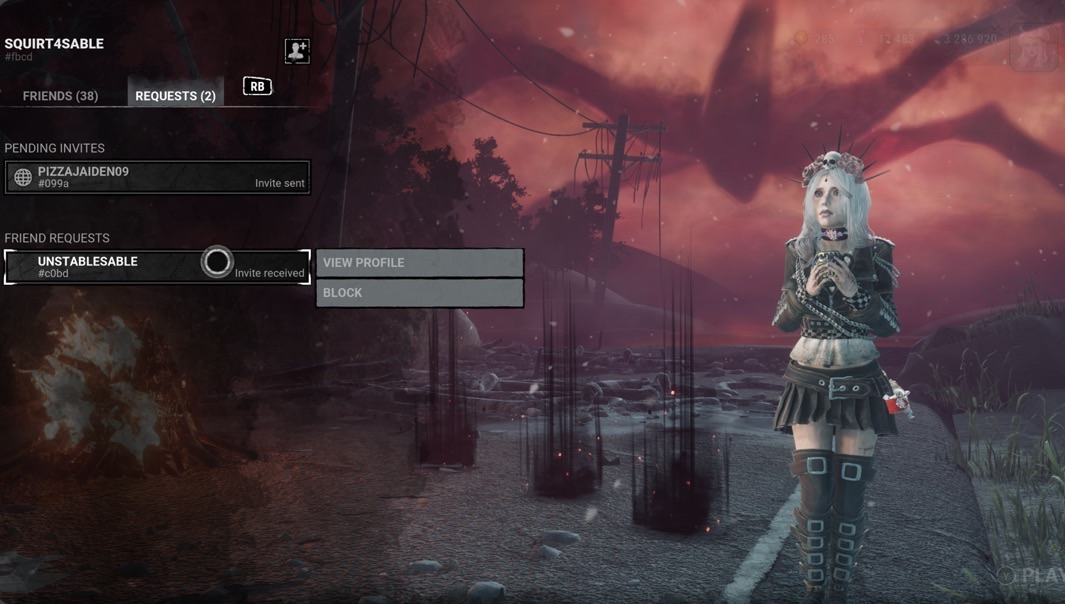Select the Requests (2) tab
The width and height of the screenshot is (1065, 604).
tap(175, 96)
